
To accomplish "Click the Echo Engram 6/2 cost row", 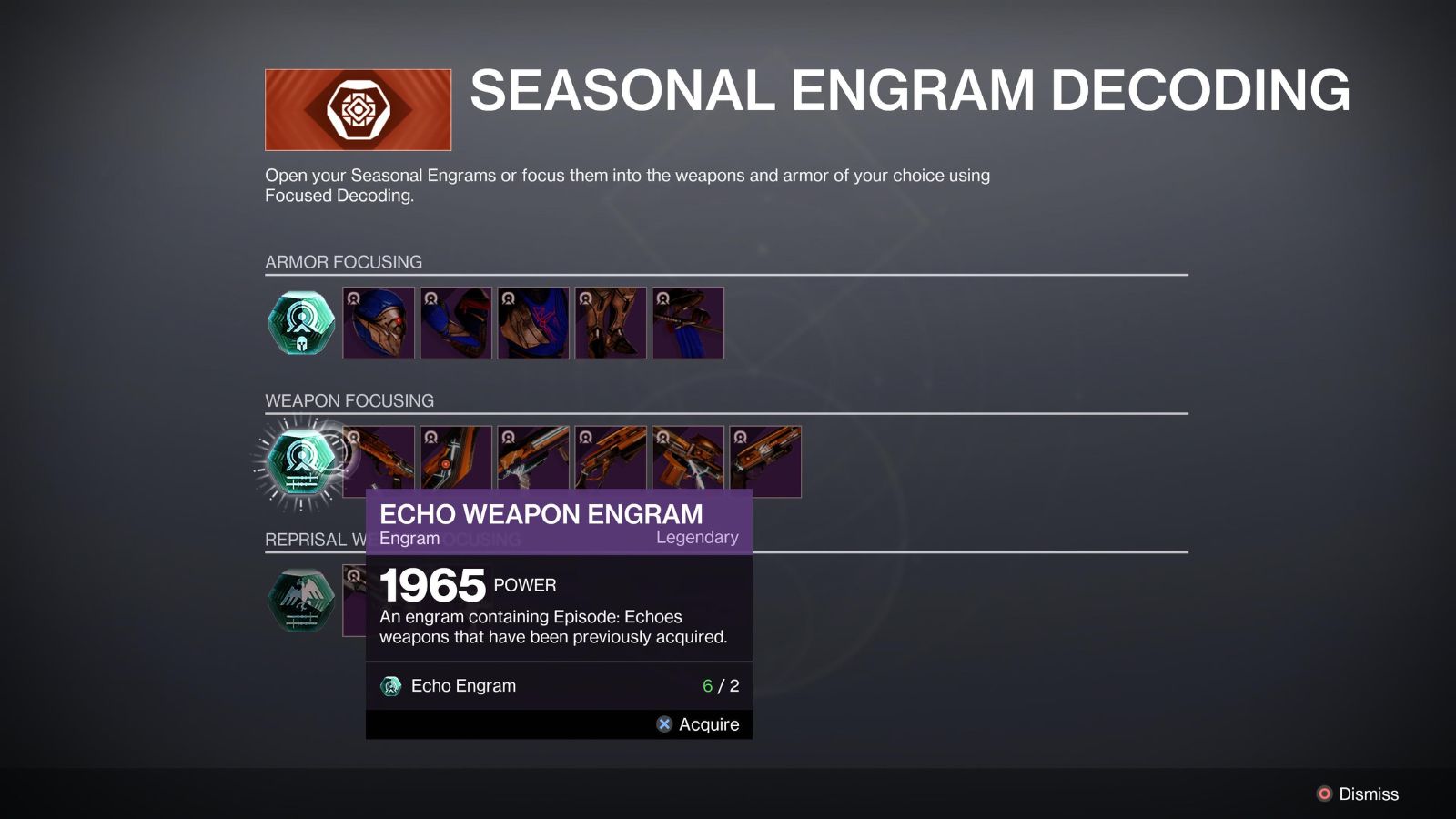I will click(561, 686).
